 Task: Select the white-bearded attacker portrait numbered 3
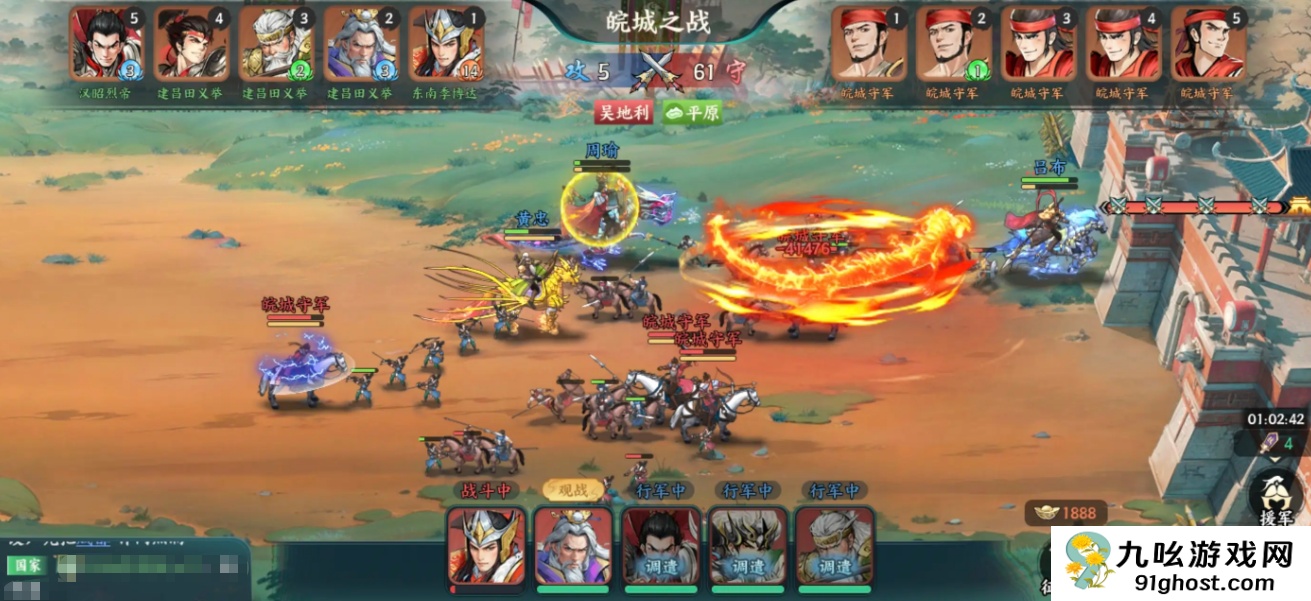277,44
